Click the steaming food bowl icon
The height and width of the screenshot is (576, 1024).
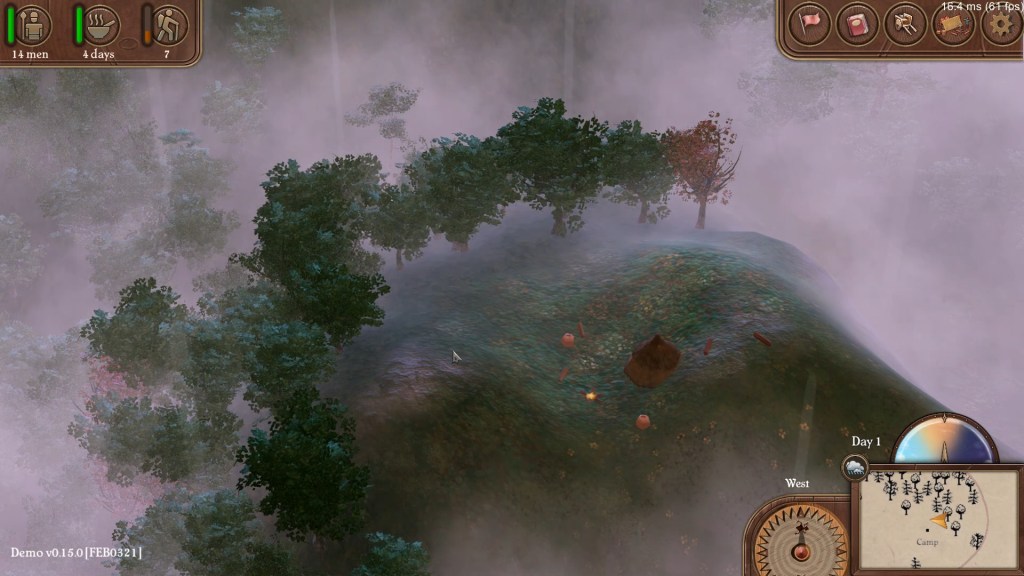[101, 25]
